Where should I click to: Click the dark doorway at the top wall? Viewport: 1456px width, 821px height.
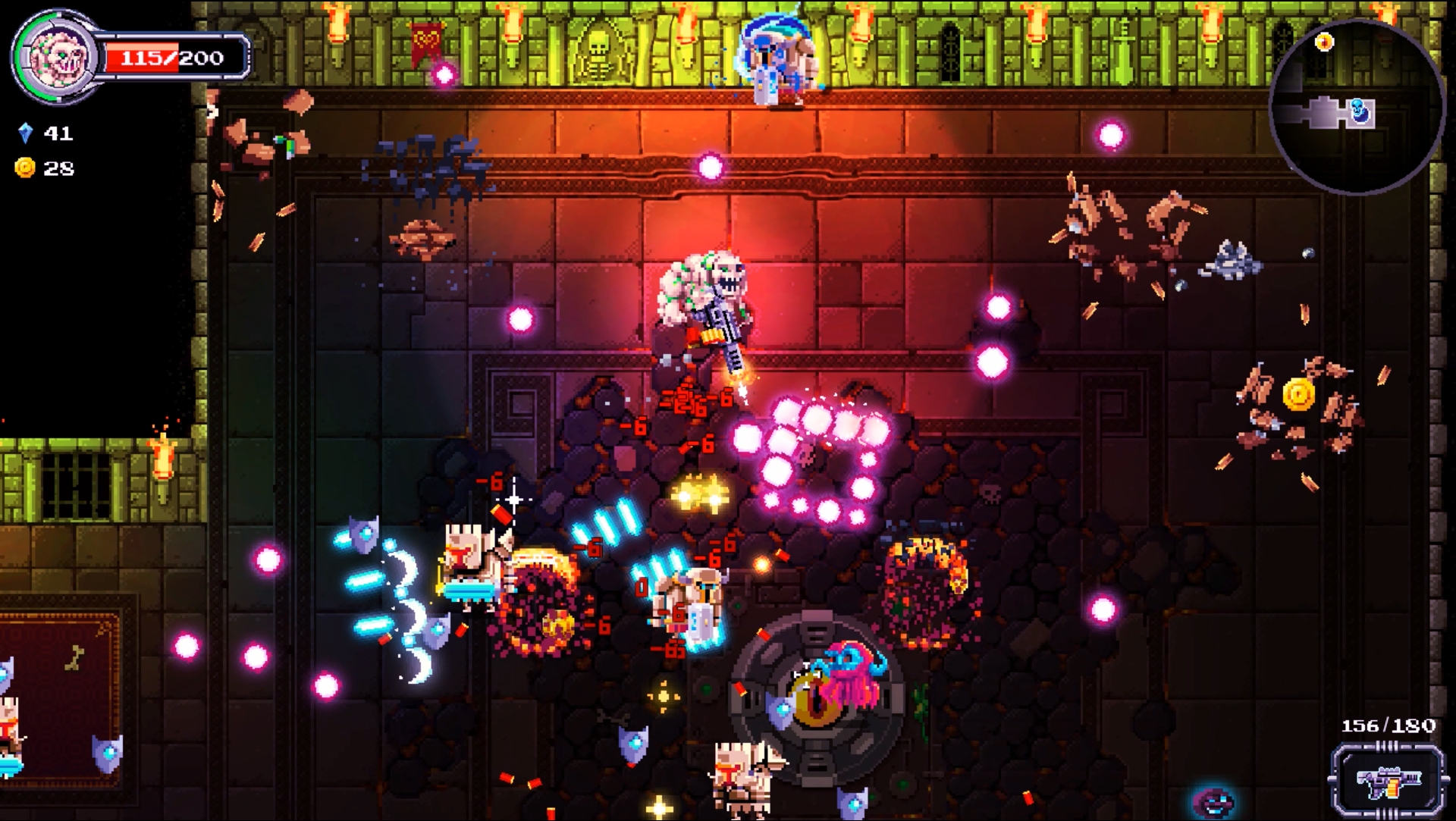(950, 55)
